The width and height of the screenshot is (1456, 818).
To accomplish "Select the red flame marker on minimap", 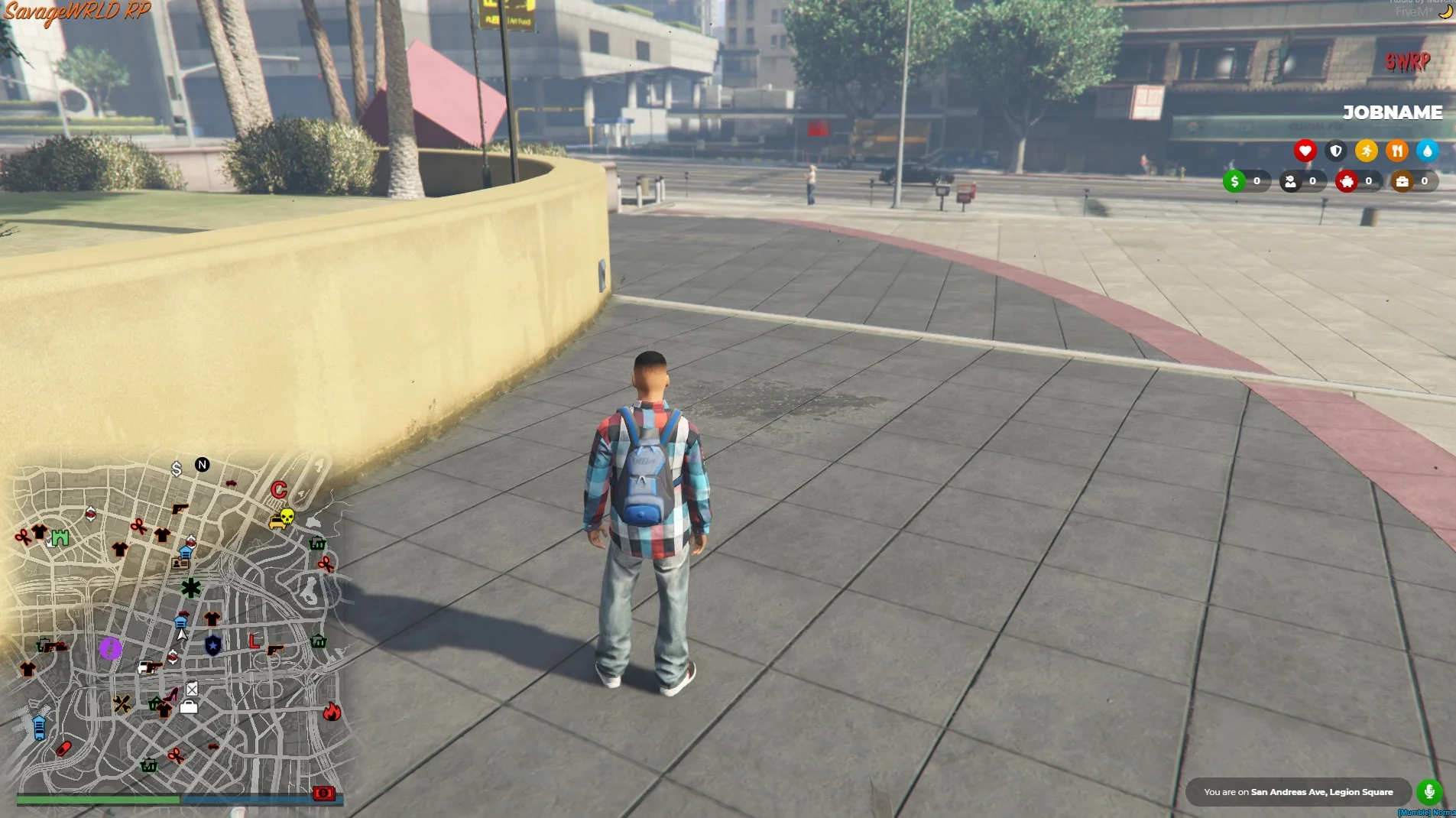I will click(x=332, y=713).
